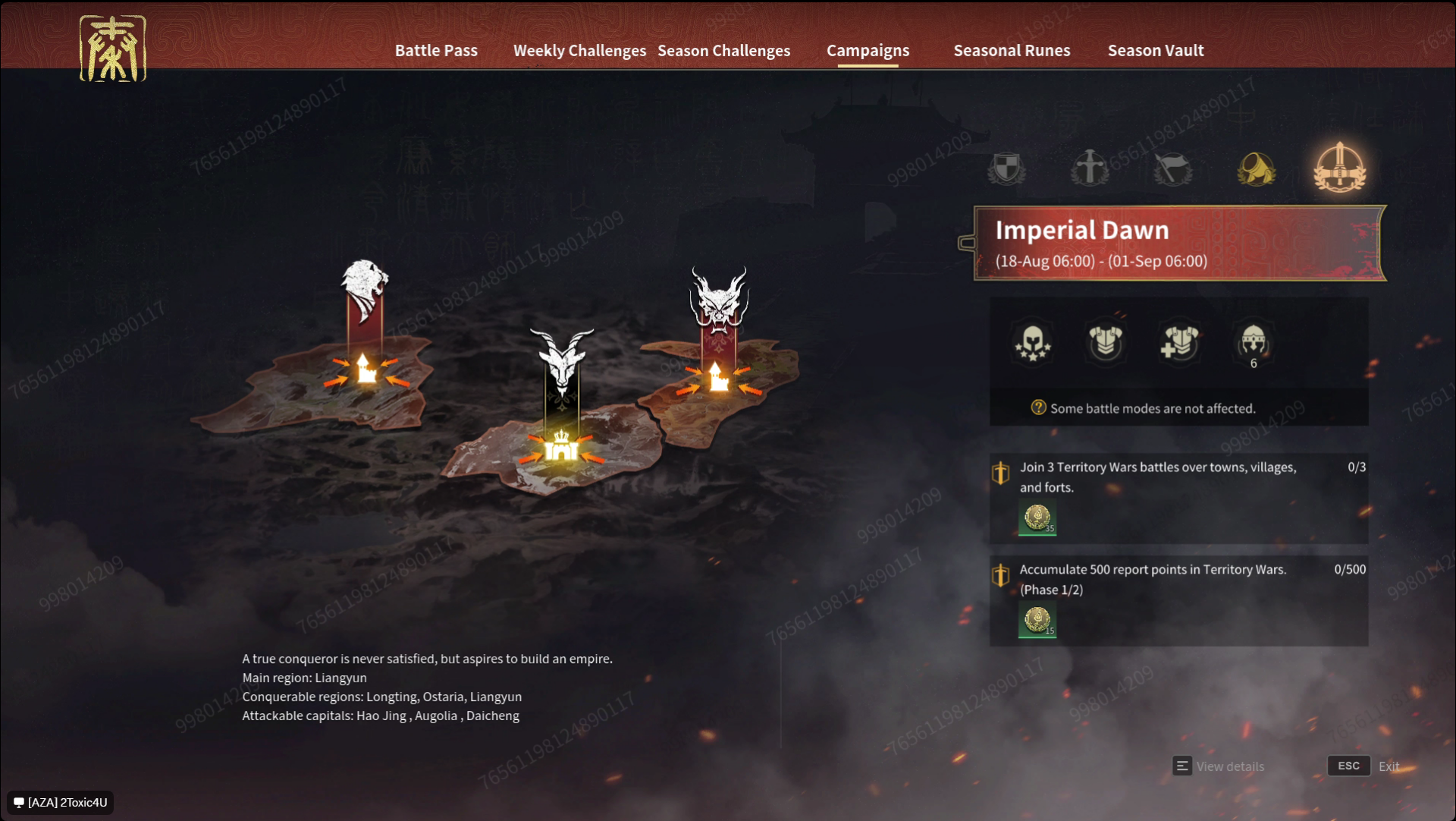The image size is (1456, 821).
Task: Open the Battle Pass tab
Action: click(436, 50)
